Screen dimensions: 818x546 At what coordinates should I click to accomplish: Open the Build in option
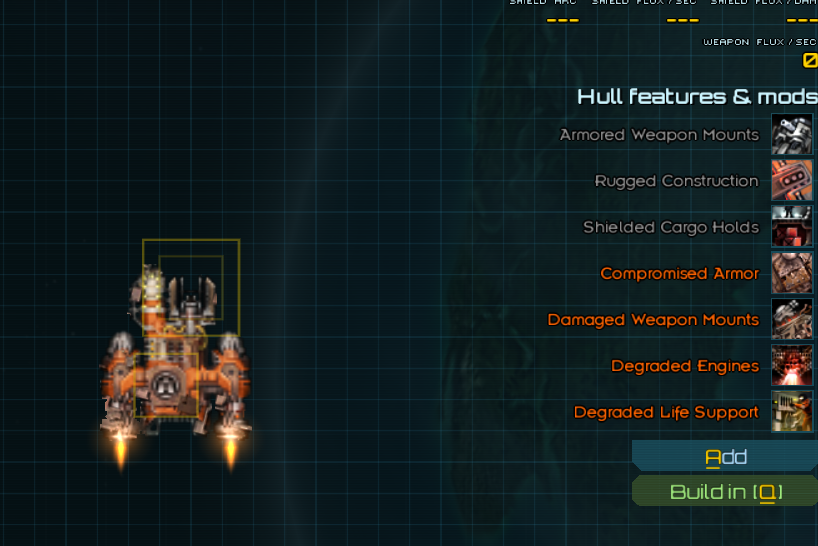click(x=726, y=492)
